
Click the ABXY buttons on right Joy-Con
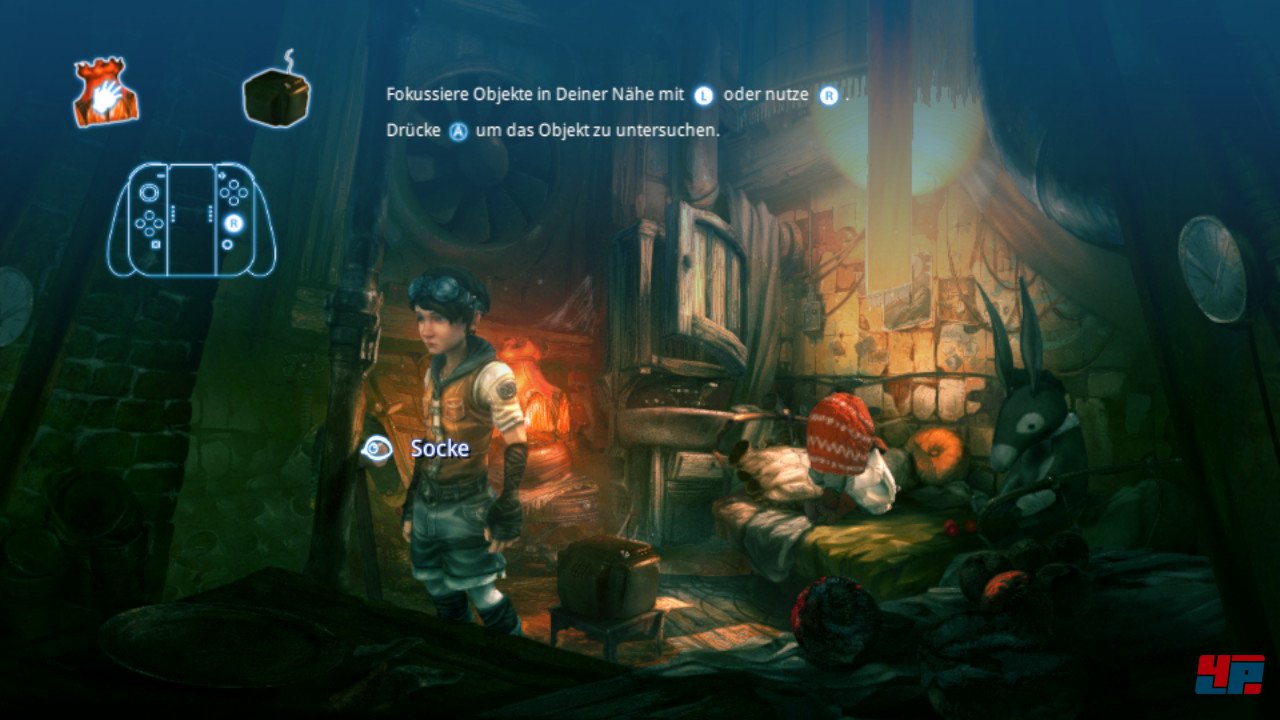(233, 191)
